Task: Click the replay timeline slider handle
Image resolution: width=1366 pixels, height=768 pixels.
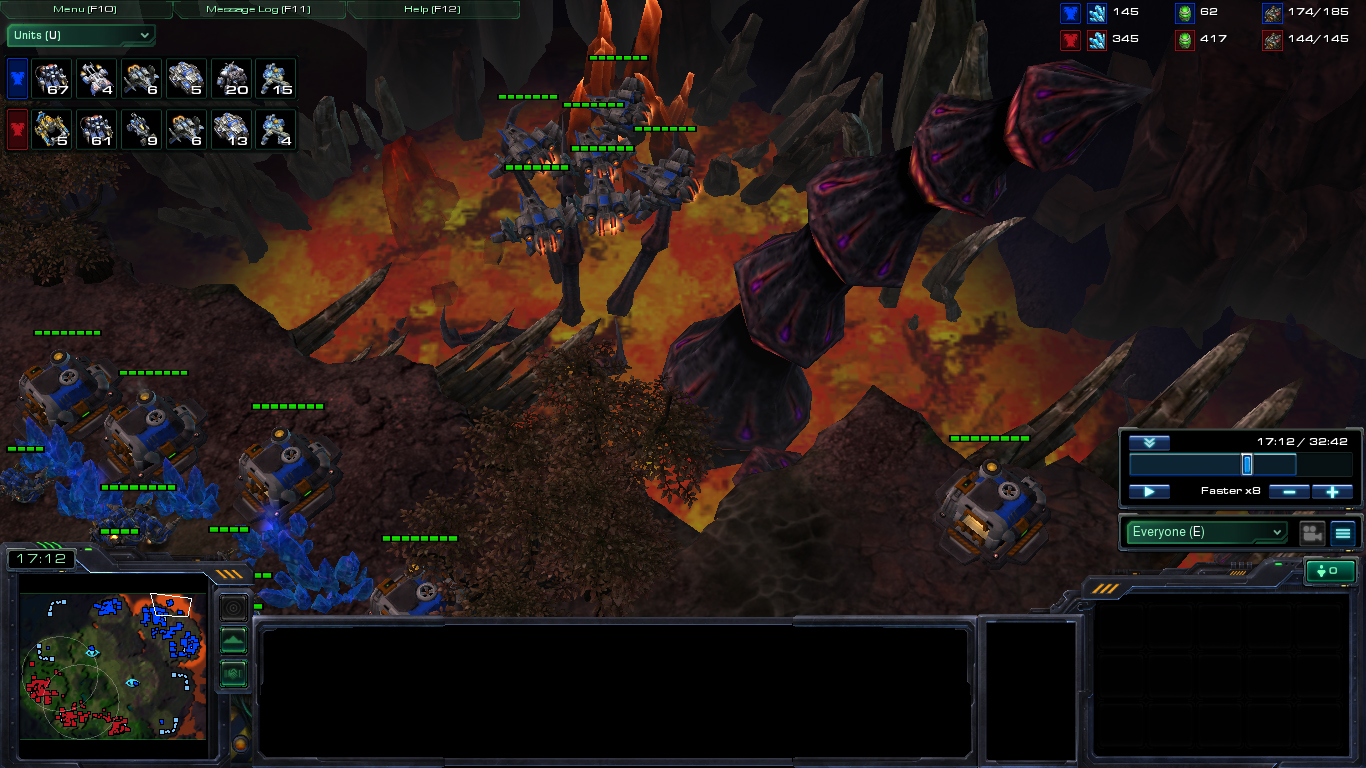Action: 1247,465
